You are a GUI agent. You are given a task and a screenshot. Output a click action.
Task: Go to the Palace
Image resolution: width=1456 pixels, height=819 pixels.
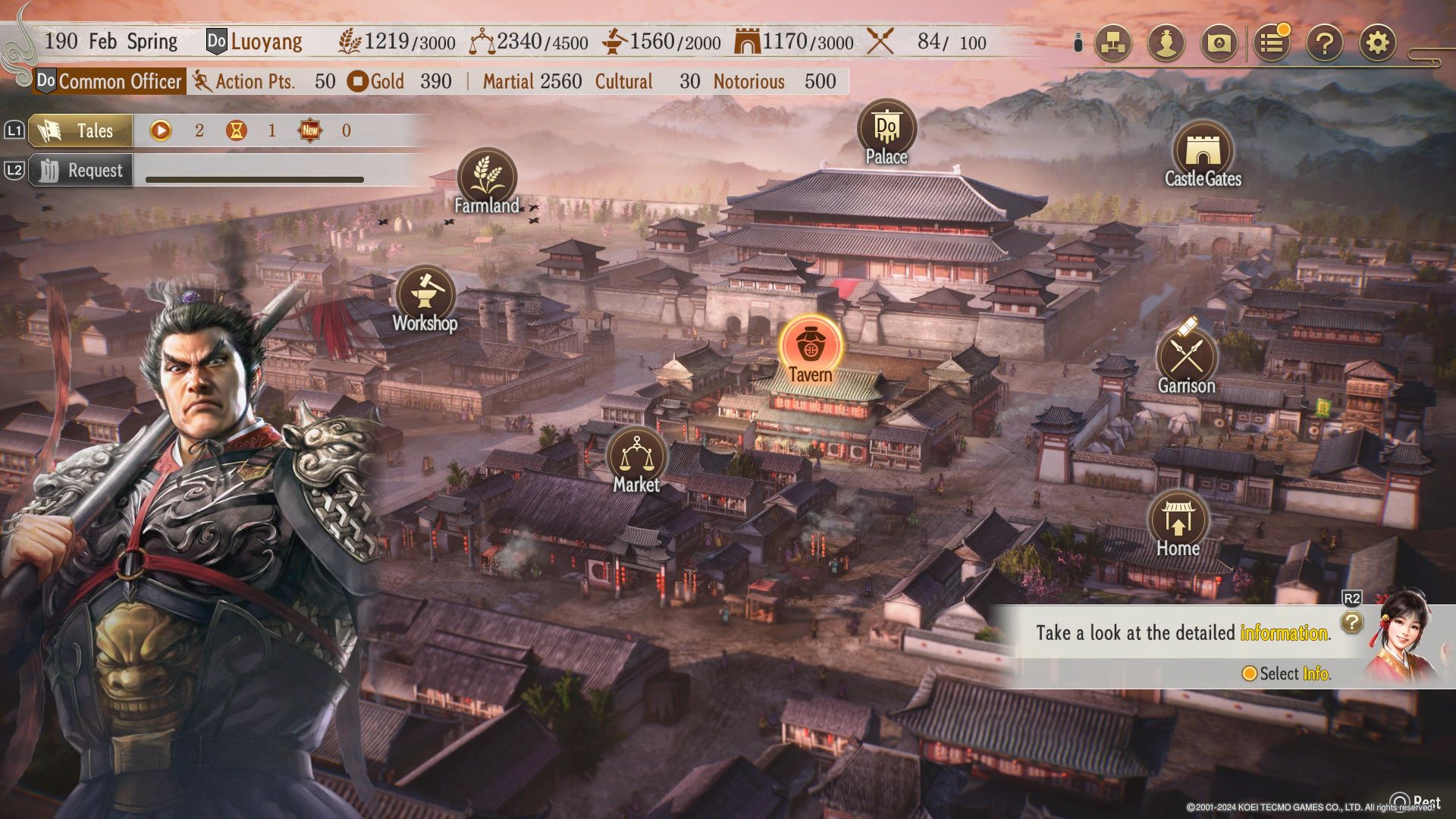[x=886, y=129]
